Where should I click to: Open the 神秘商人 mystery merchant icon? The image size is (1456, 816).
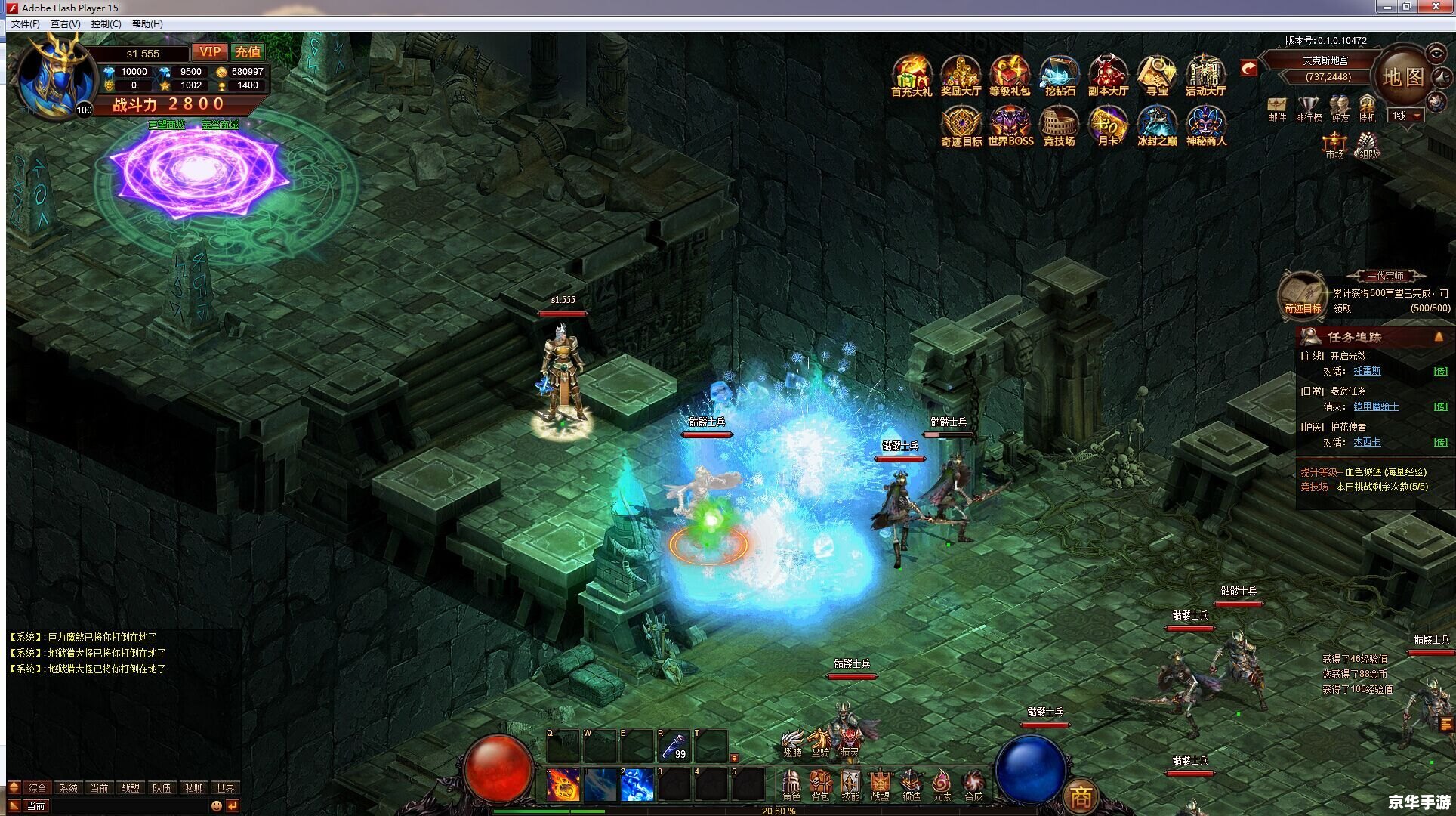[x=1206, y=126]
